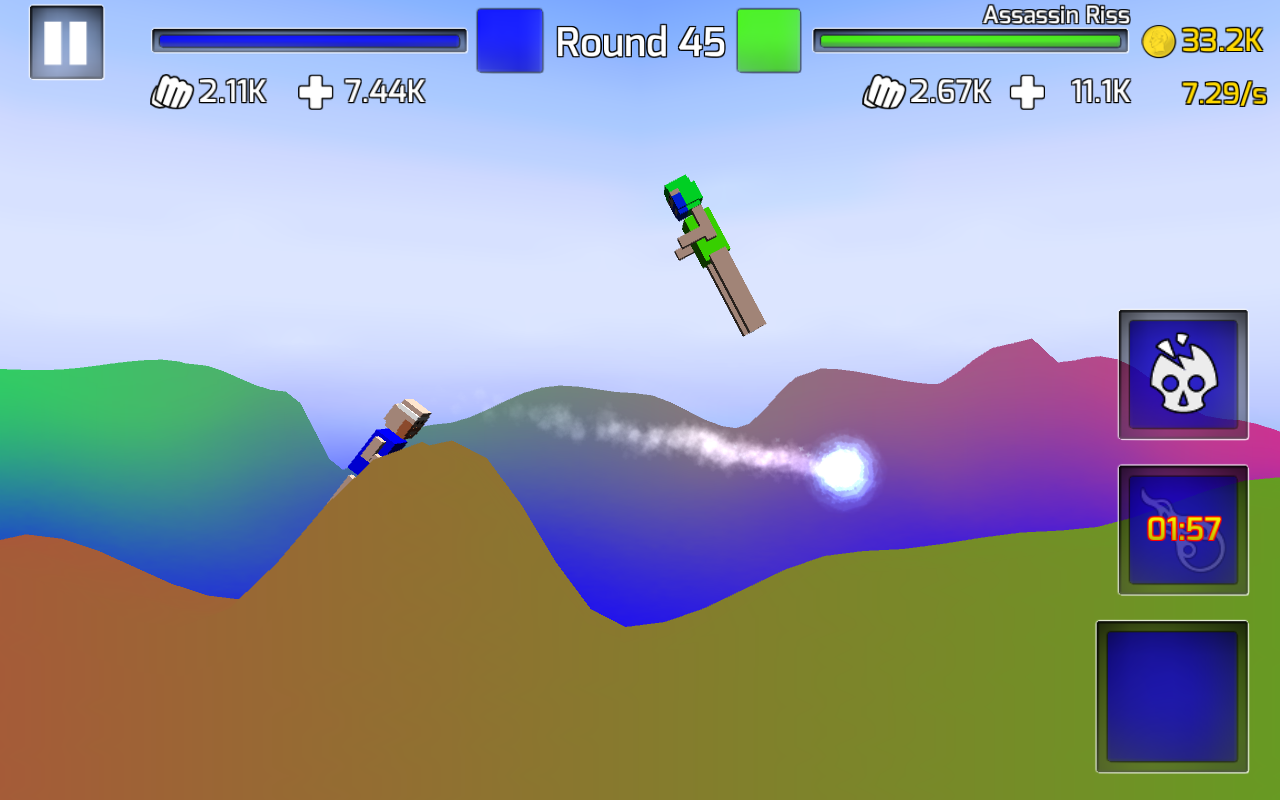Open the blue fighter portrait square
The width and height of the screenshot is (1280, 800).
pyautogui.click(x=510, y=42)
